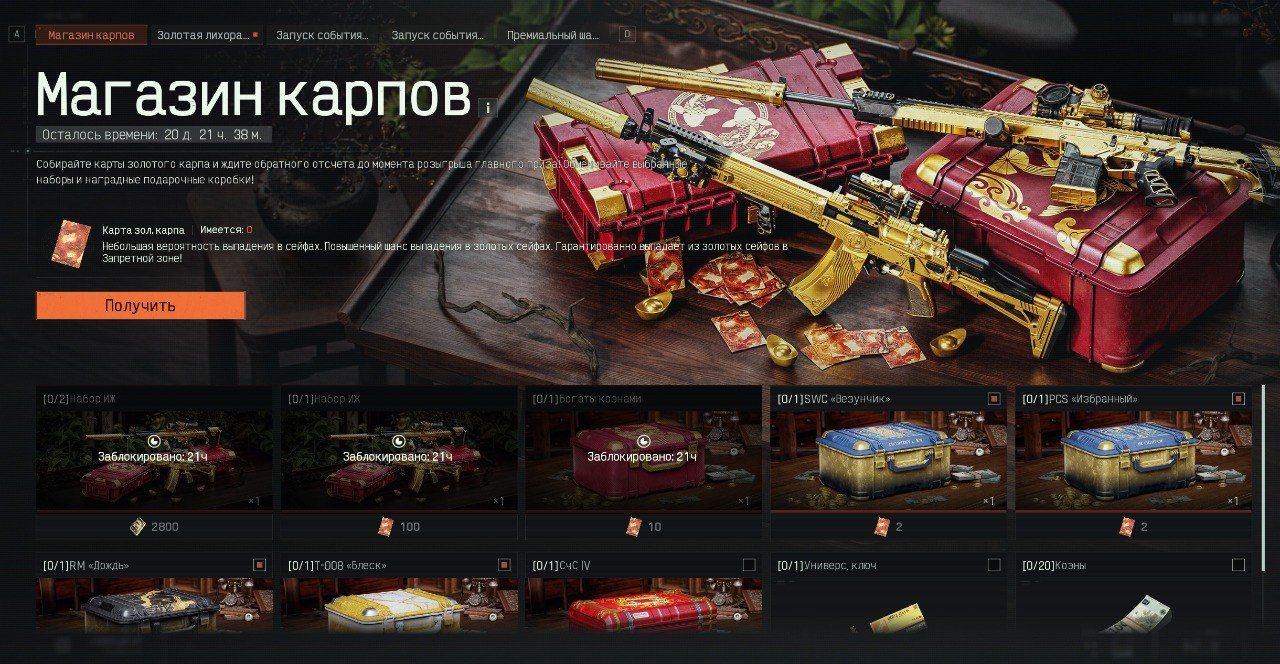
Task: Untick the T-008 «Блеск» checkbox
Action: 504,565
